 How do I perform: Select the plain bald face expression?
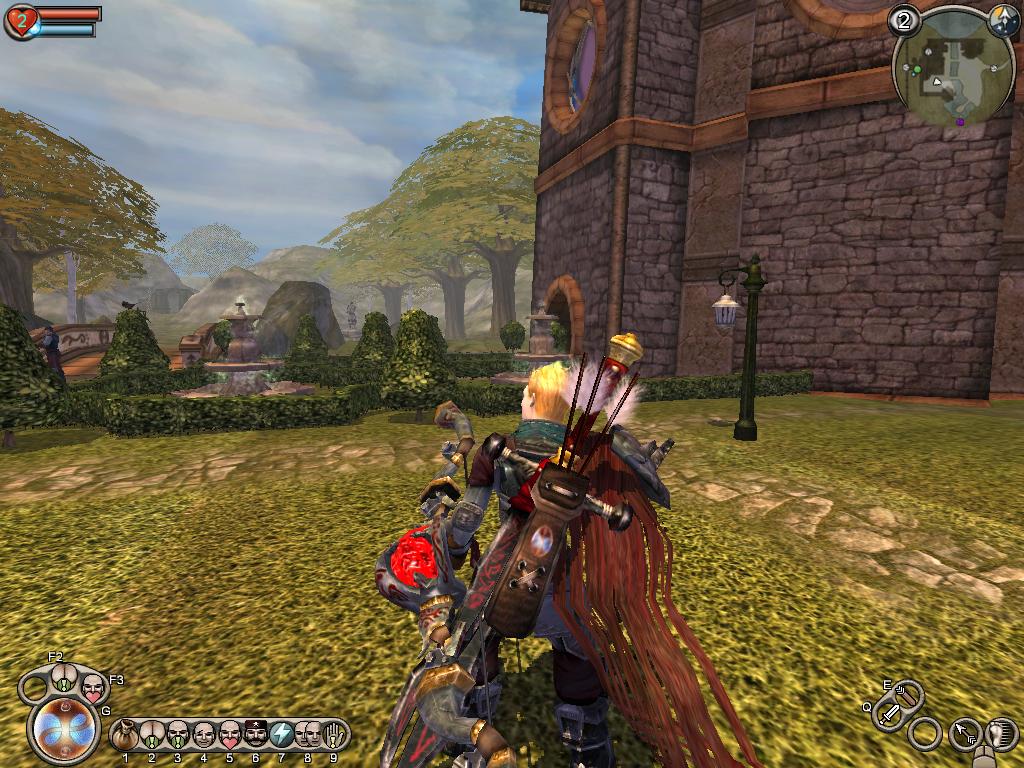pos(203,735)
